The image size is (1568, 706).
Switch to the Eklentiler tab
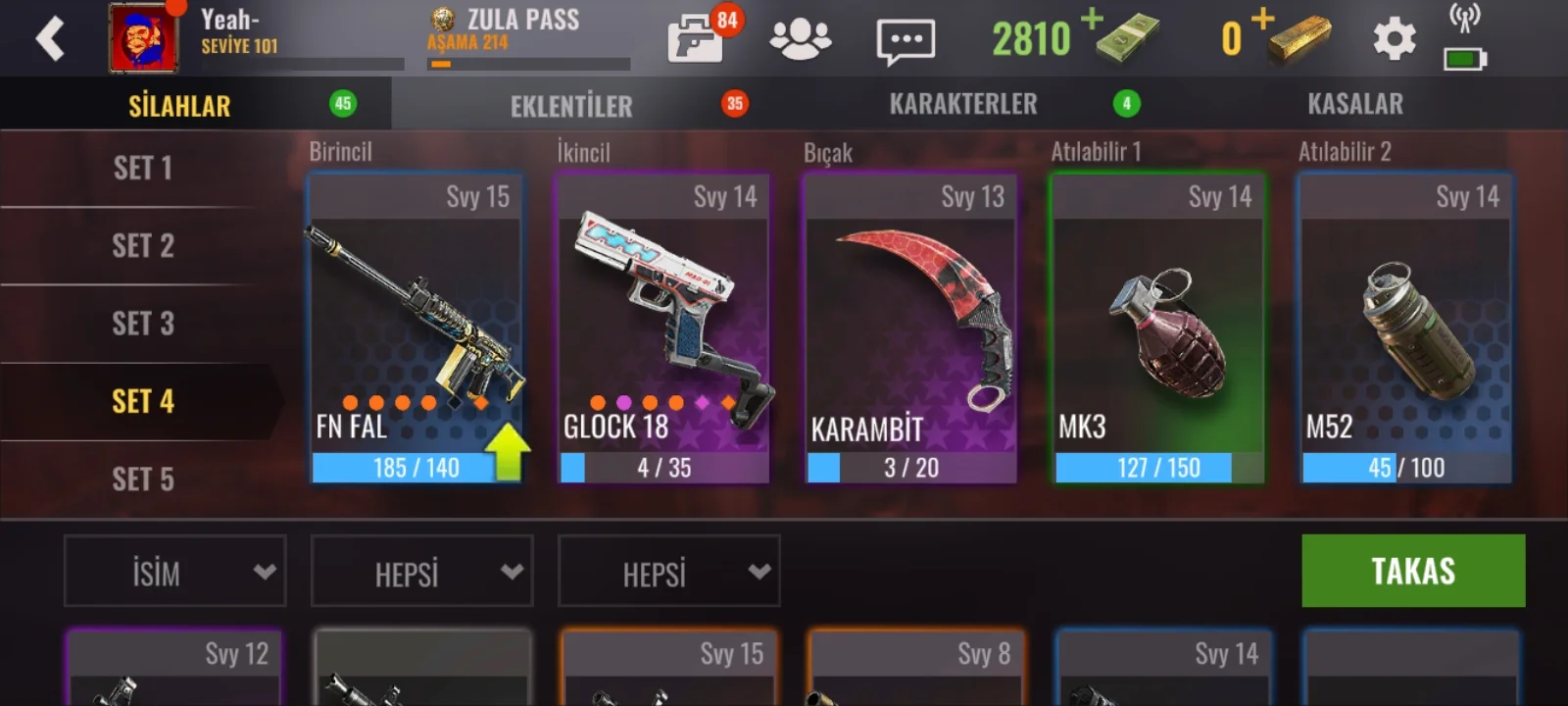click(x=571, y=105)
